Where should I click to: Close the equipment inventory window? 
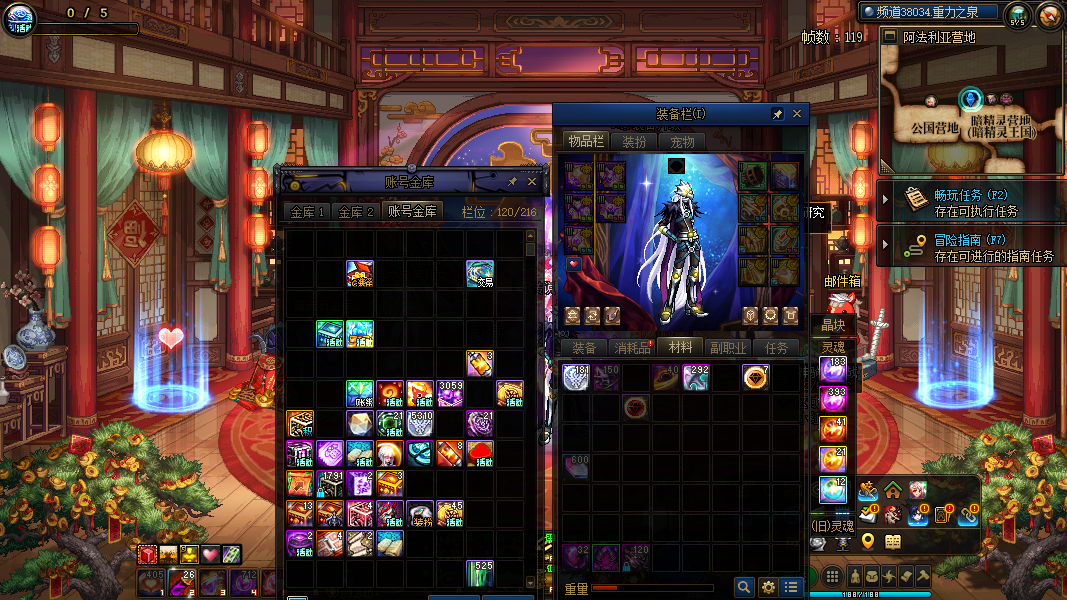click(797, 114)
